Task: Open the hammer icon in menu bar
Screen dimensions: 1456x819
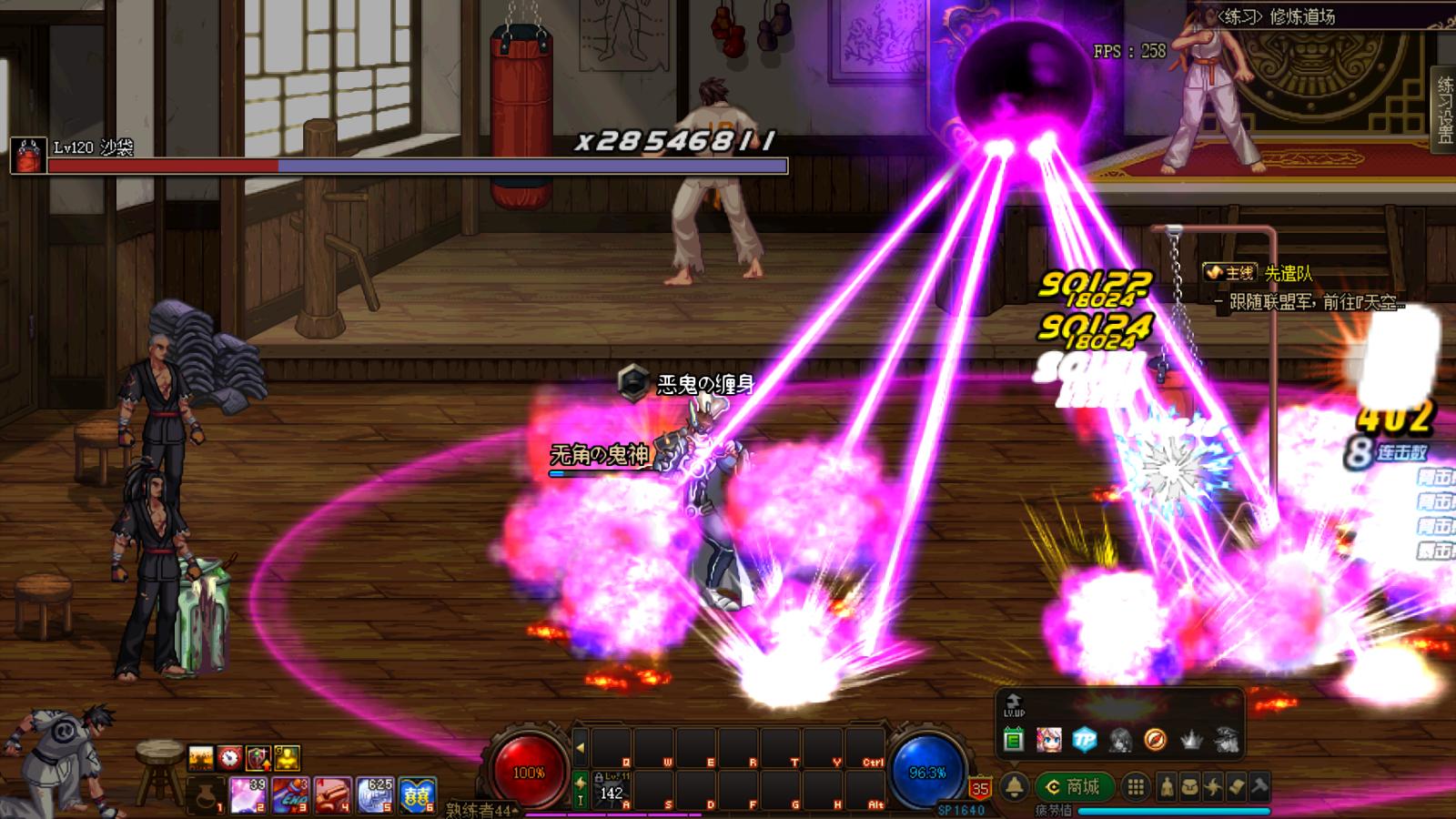Action: pos(1259,787)
